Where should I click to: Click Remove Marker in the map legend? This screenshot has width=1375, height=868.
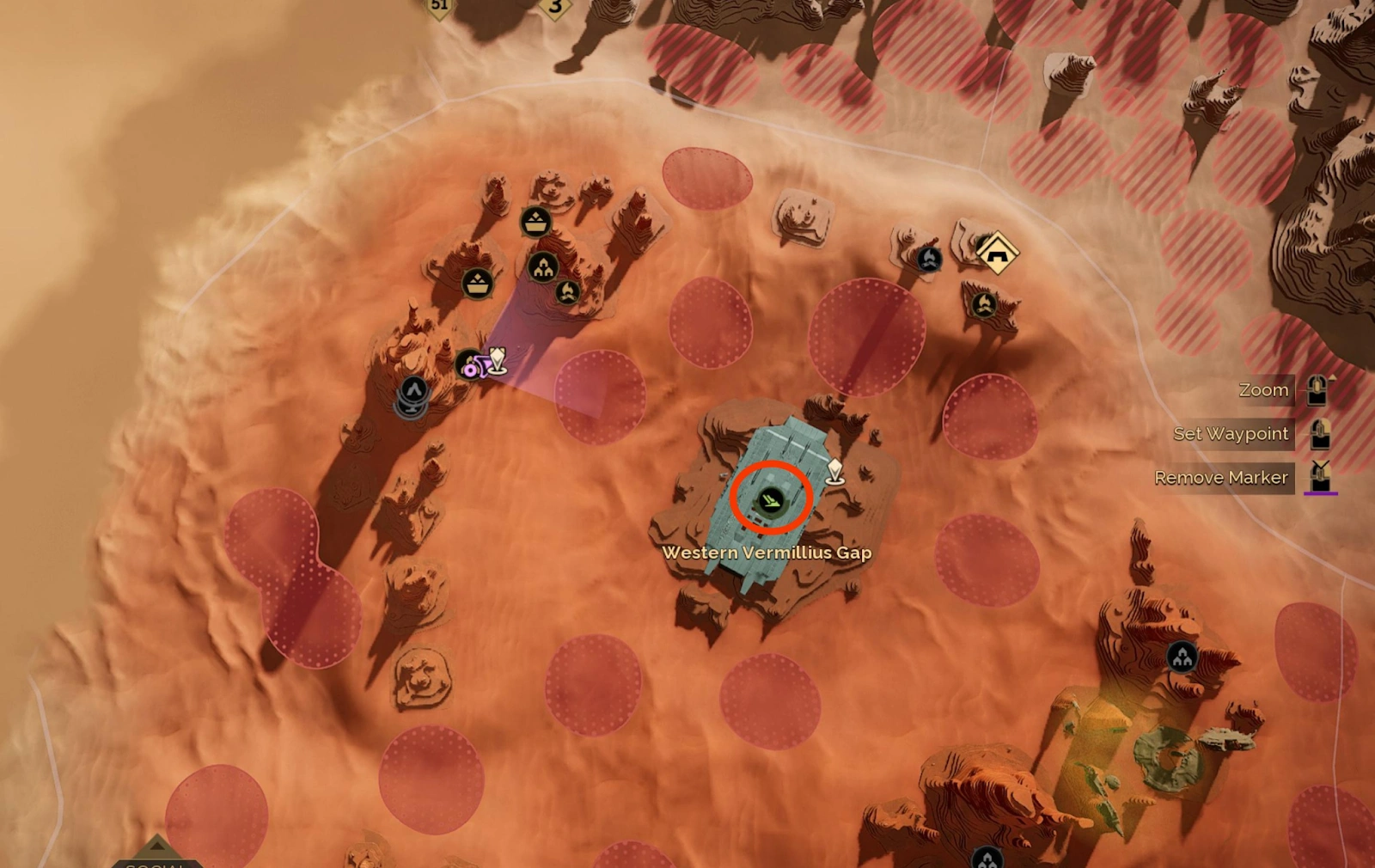pos(1222,478)
